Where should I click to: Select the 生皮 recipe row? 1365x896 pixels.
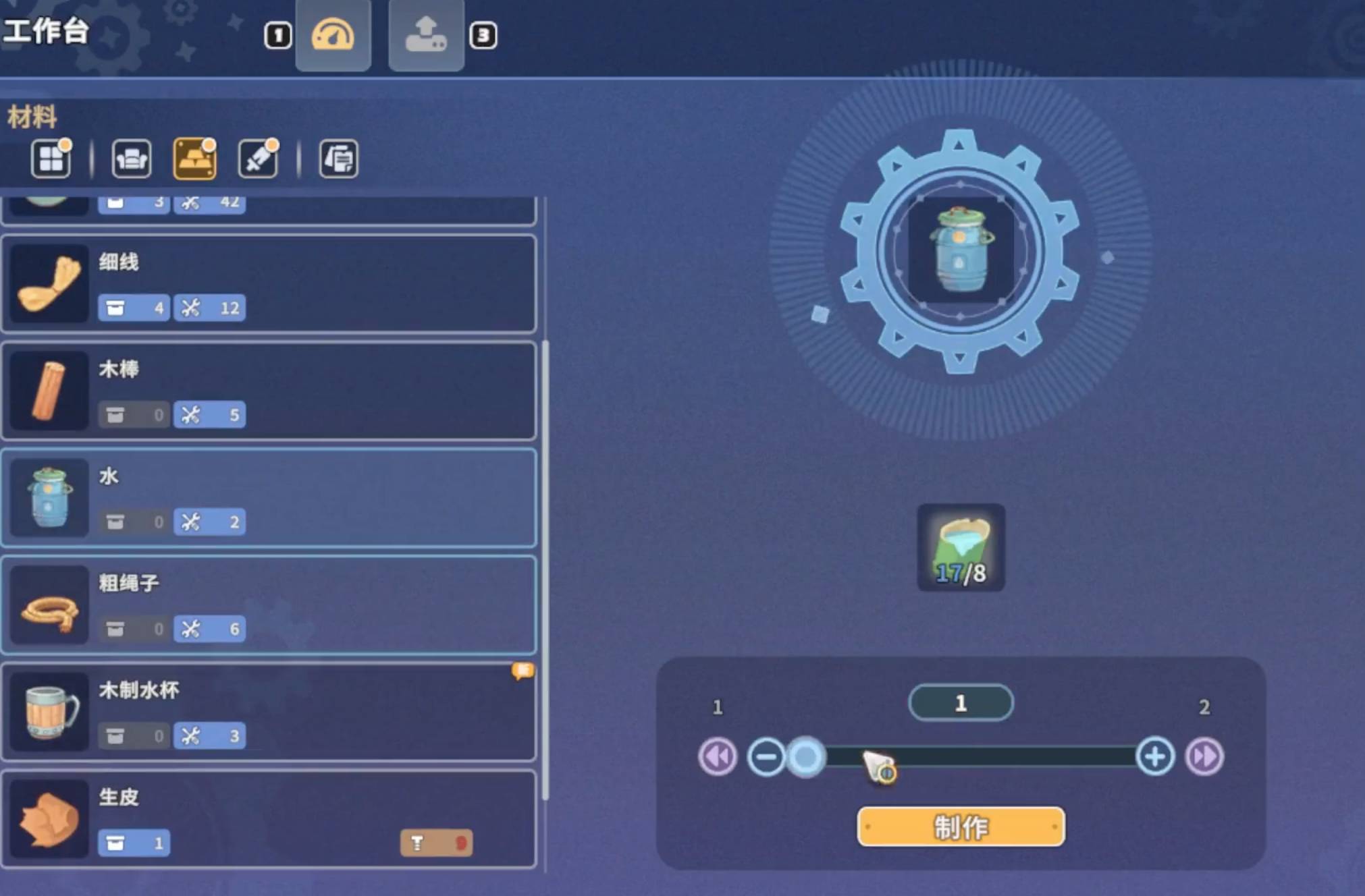pos(269,818)
